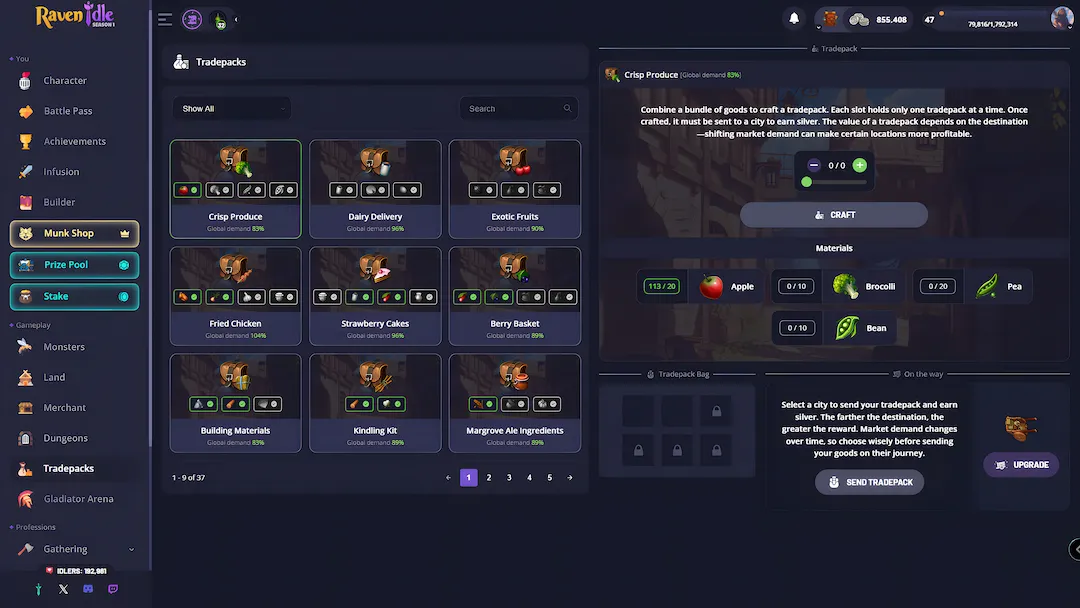
Task: Select the Exotic Fruits tradepack card
Action: click(x=514, y=189)
